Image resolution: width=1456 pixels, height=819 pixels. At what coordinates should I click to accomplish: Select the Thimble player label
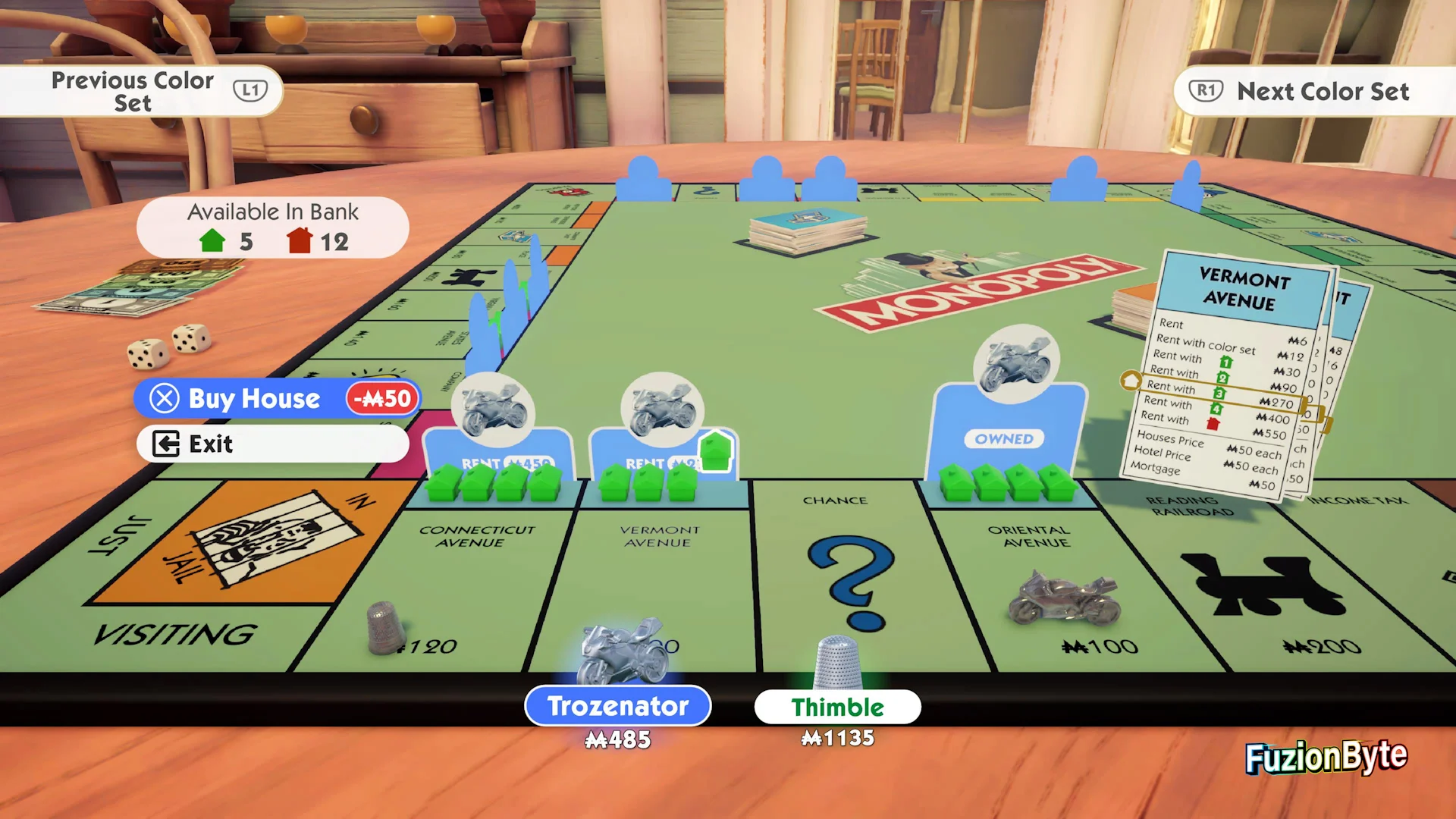coord(837,707)
